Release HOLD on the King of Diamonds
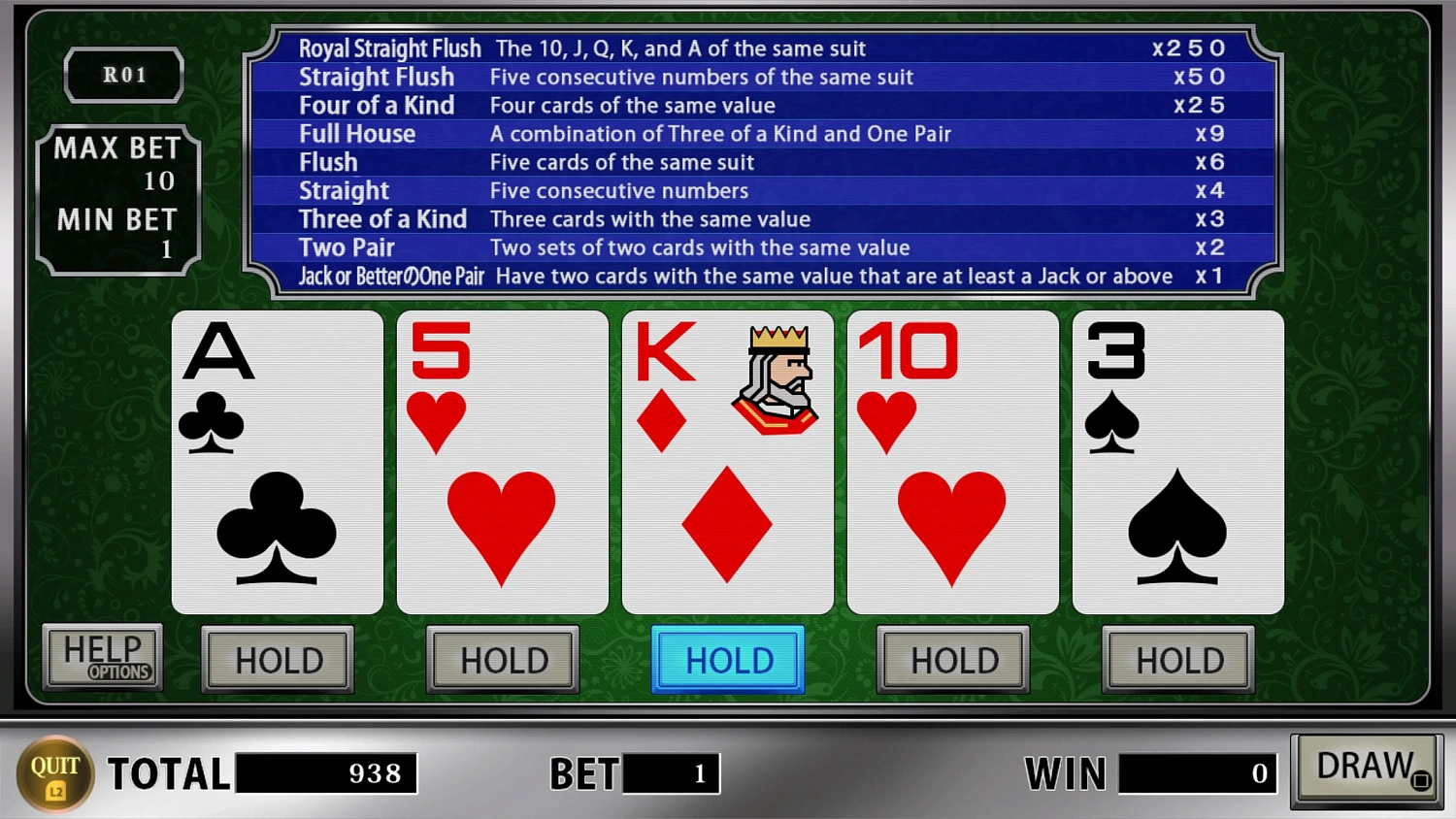The height and width of the screenshot is (819, 1456). [x=727, y=660]
